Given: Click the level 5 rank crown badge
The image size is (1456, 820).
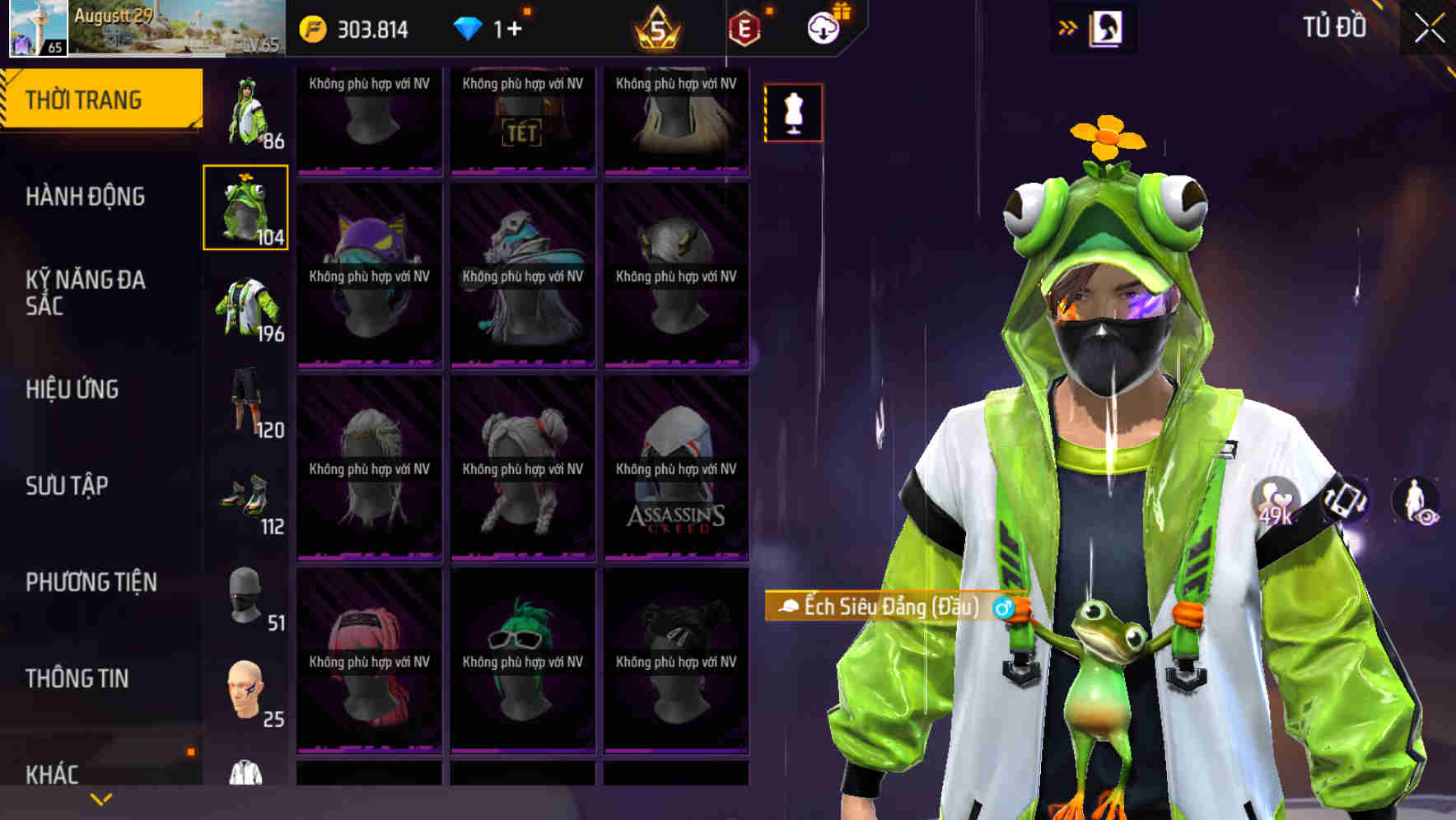Looking at the screenshot, I should point(655,27).
